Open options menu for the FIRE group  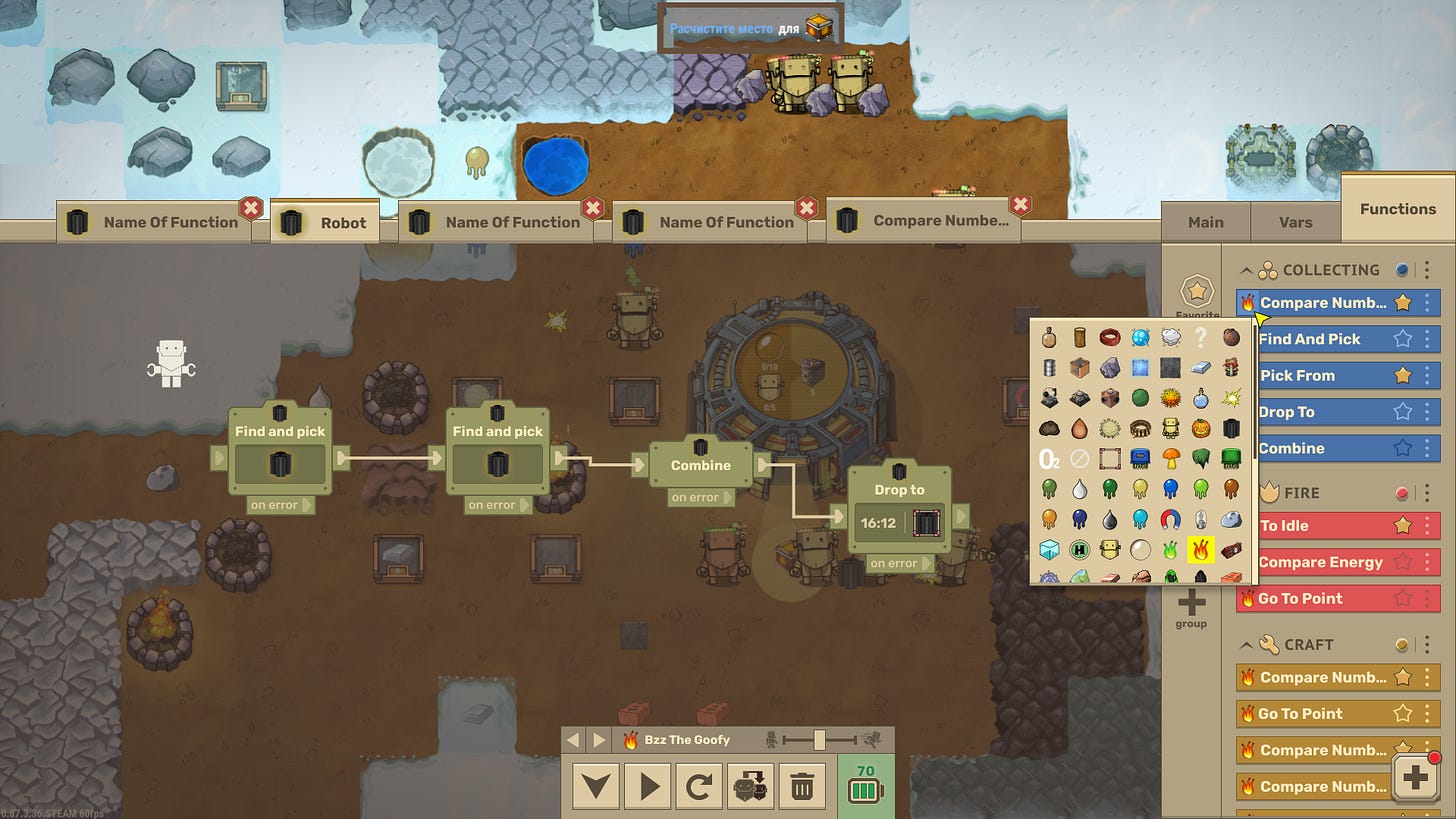pyautogui.click(x=1427, y=493)
